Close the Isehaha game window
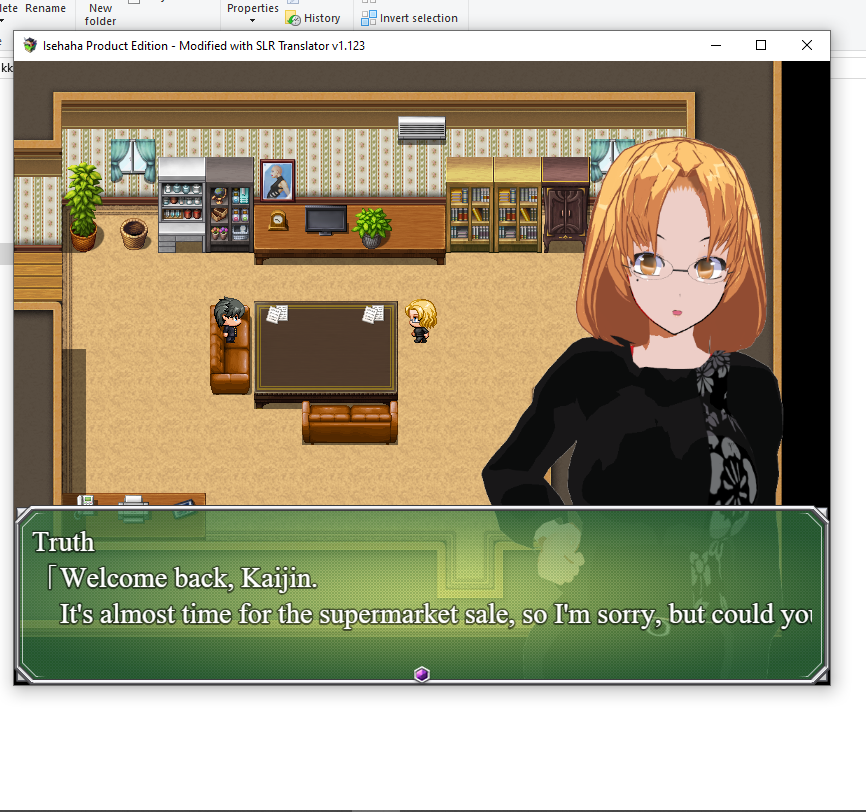Viewport: 866px width, 812px height. coord(806,45)
